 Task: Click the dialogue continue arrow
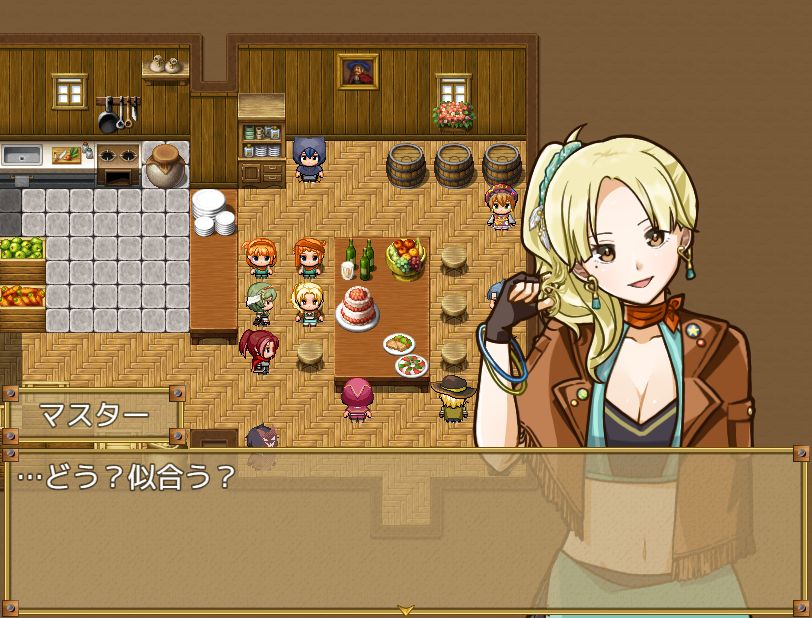point(405,608)
